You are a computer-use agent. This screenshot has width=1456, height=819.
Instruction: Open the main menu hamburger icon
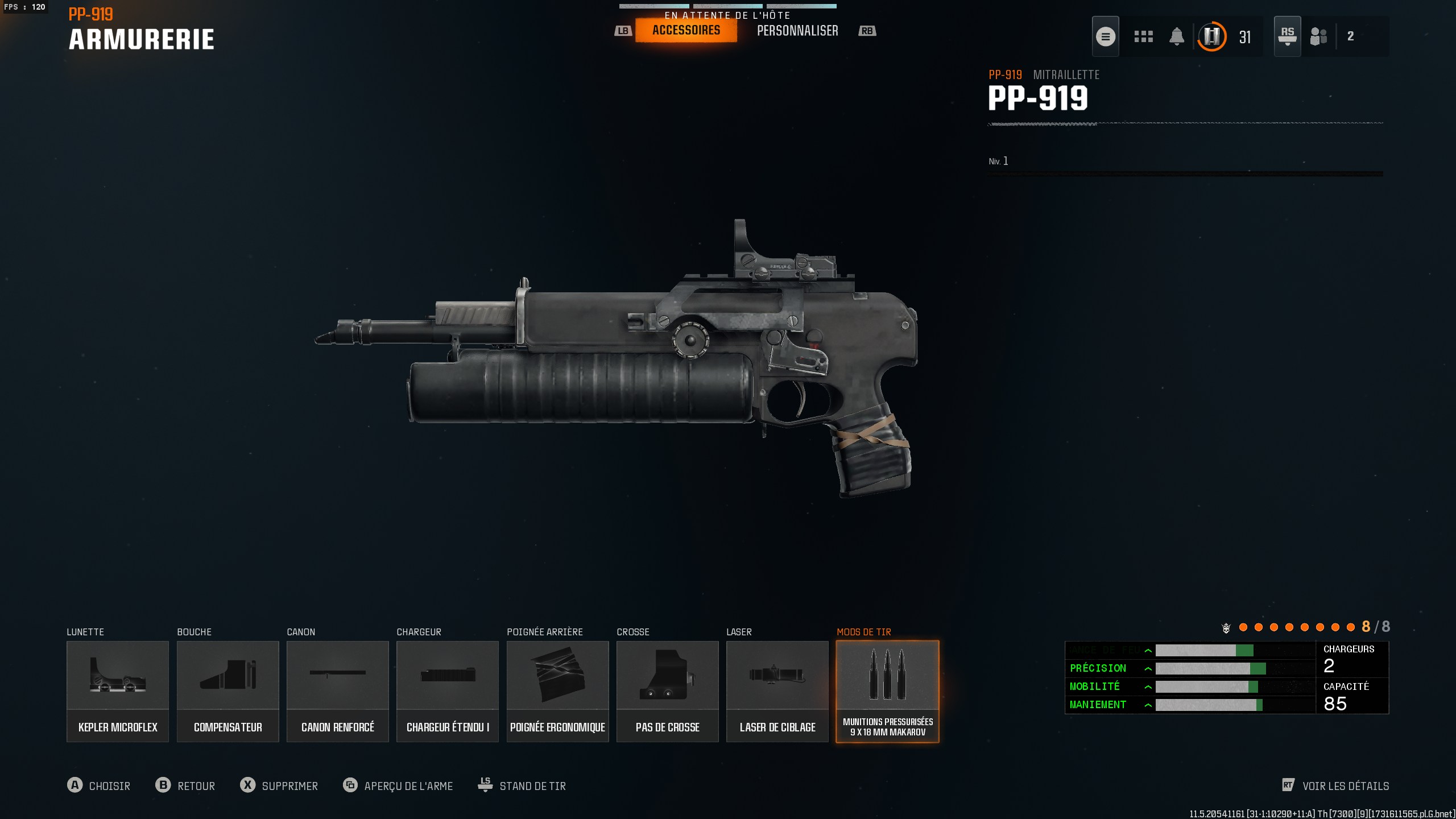coord(1106,36)
